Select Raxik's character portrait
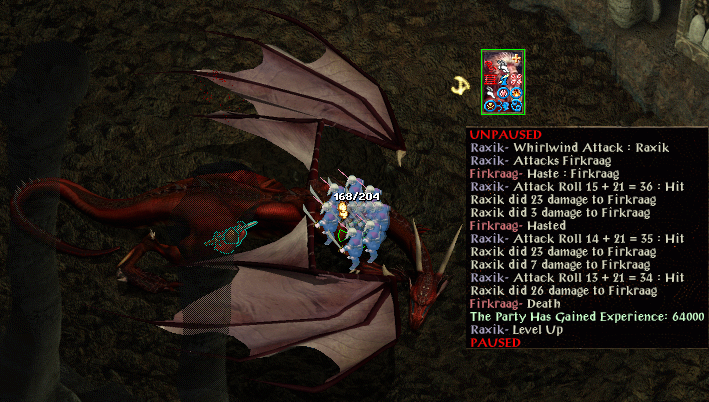Viewport: 709px width, 402px height. point(502,81)
